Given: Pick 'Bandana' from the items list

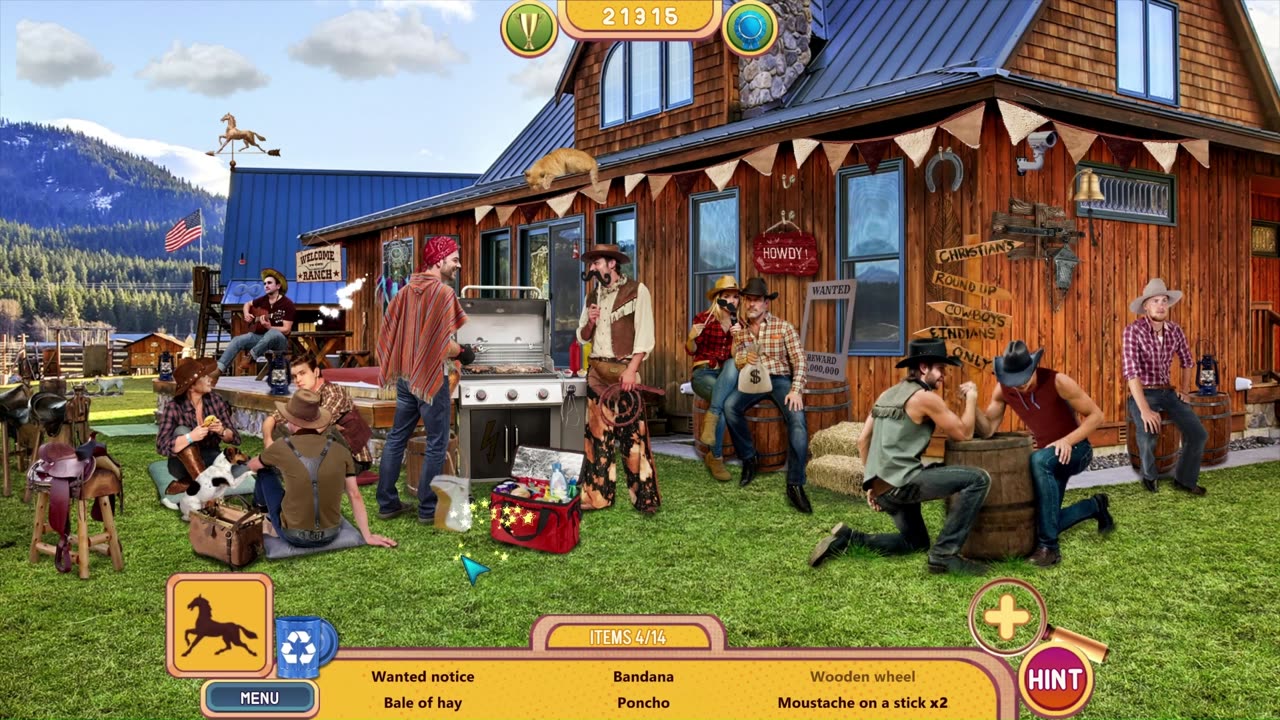Looking at the screenshot, I should click(643, 677).
